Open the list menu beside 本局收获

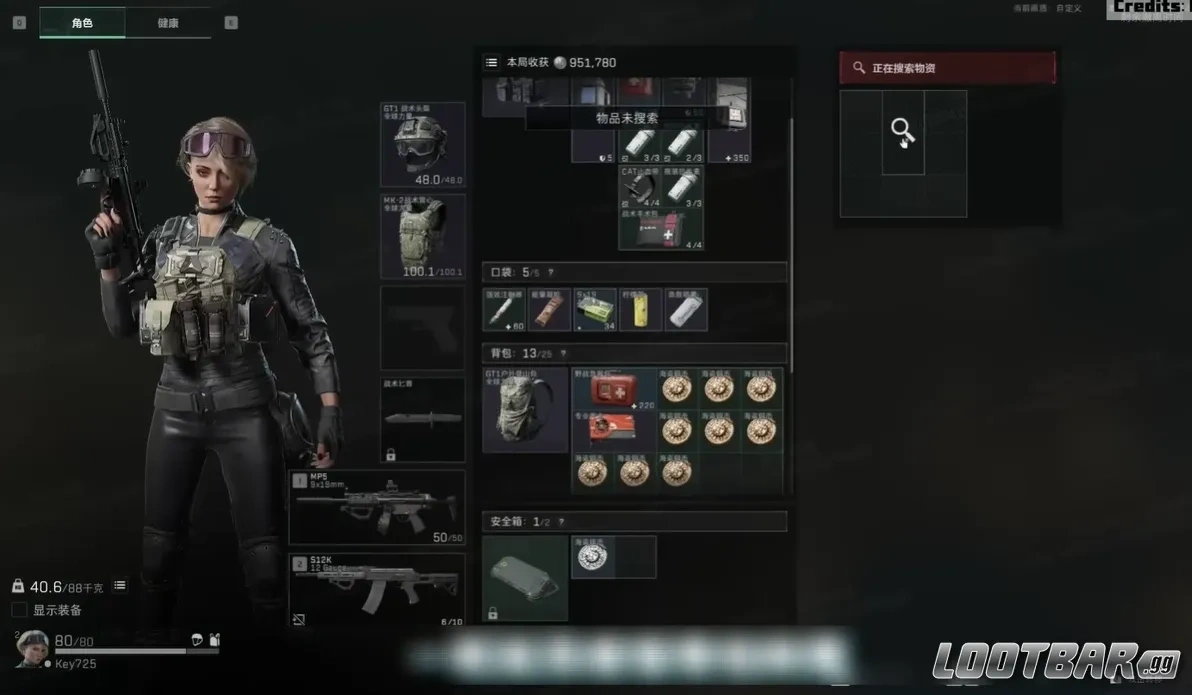491,62
